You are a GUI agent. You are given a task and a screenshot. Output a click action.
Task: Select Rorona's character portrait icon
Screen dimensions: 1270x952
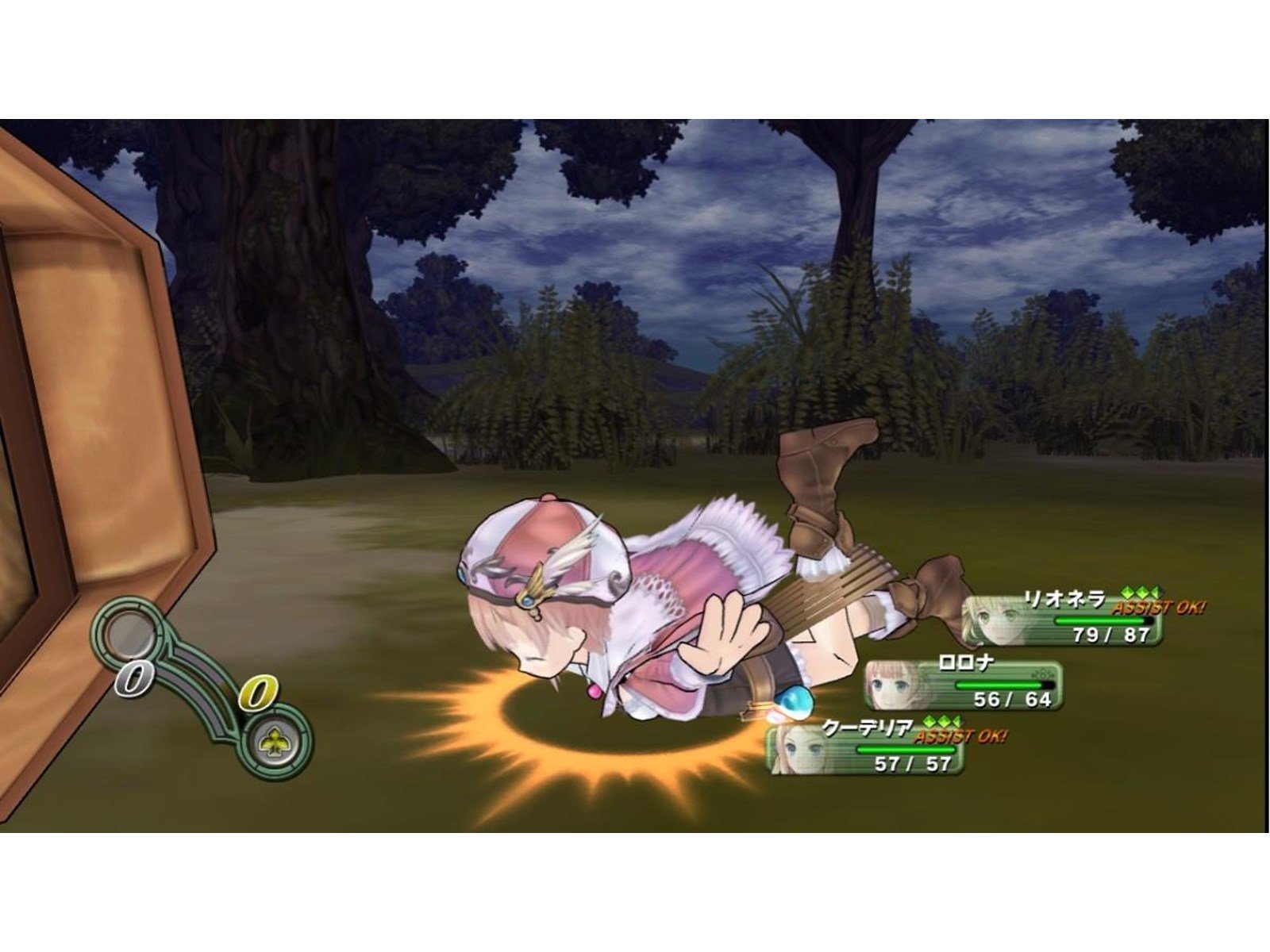(891, 686)
